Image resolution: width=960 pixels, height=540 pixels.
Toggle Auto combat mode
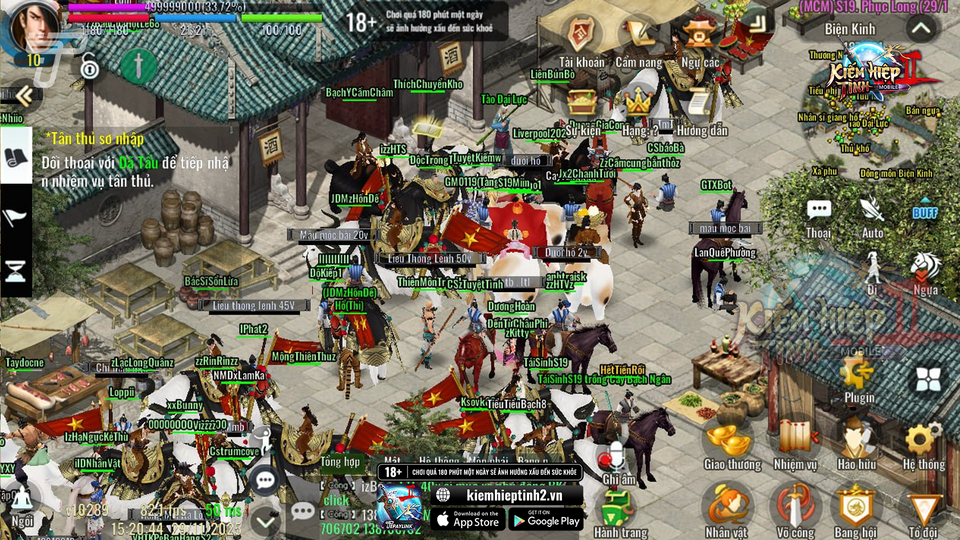click(x=872, y=211)
